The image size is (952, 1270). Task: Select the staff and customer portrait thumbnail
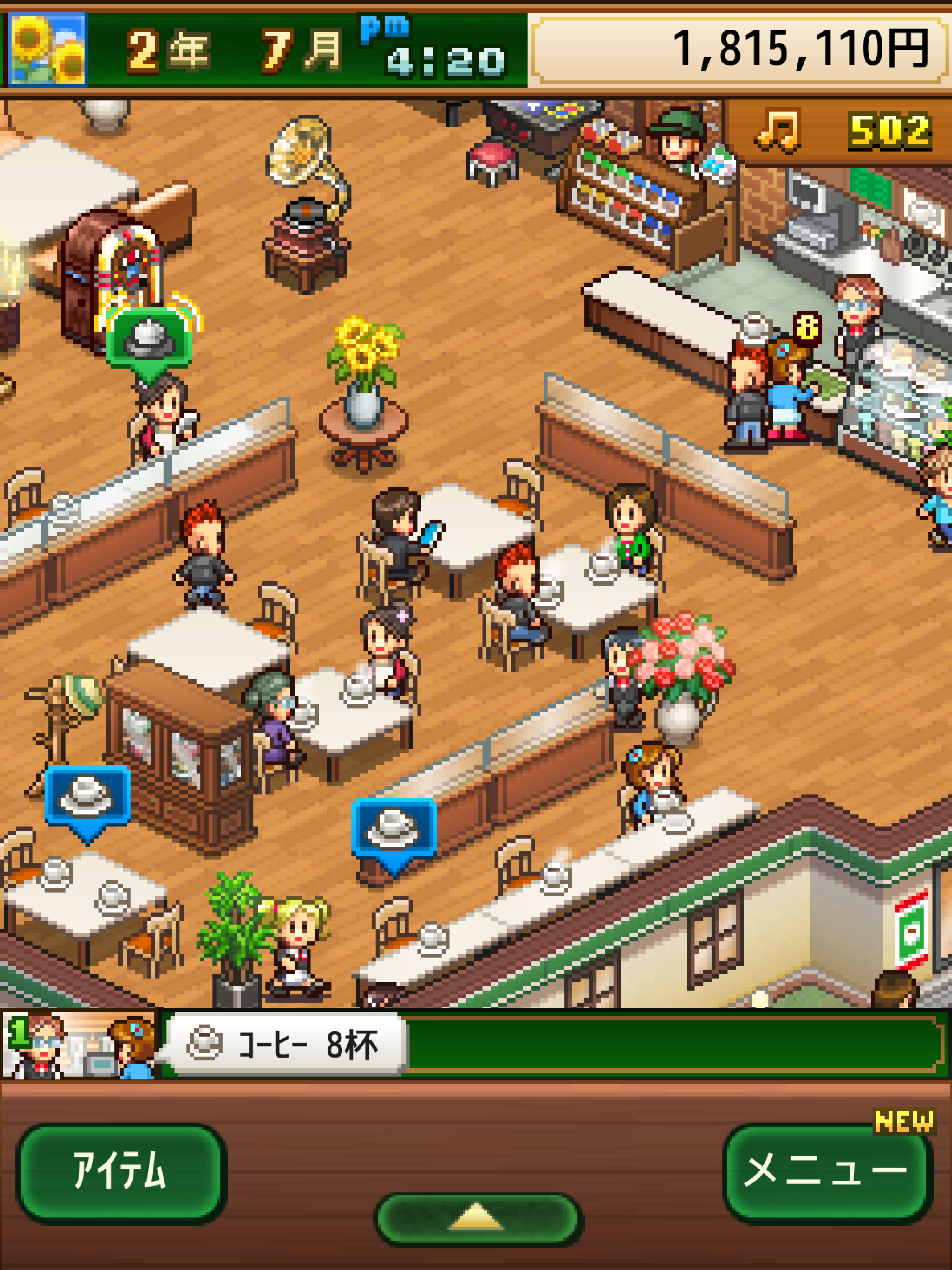click(79, 1045)
